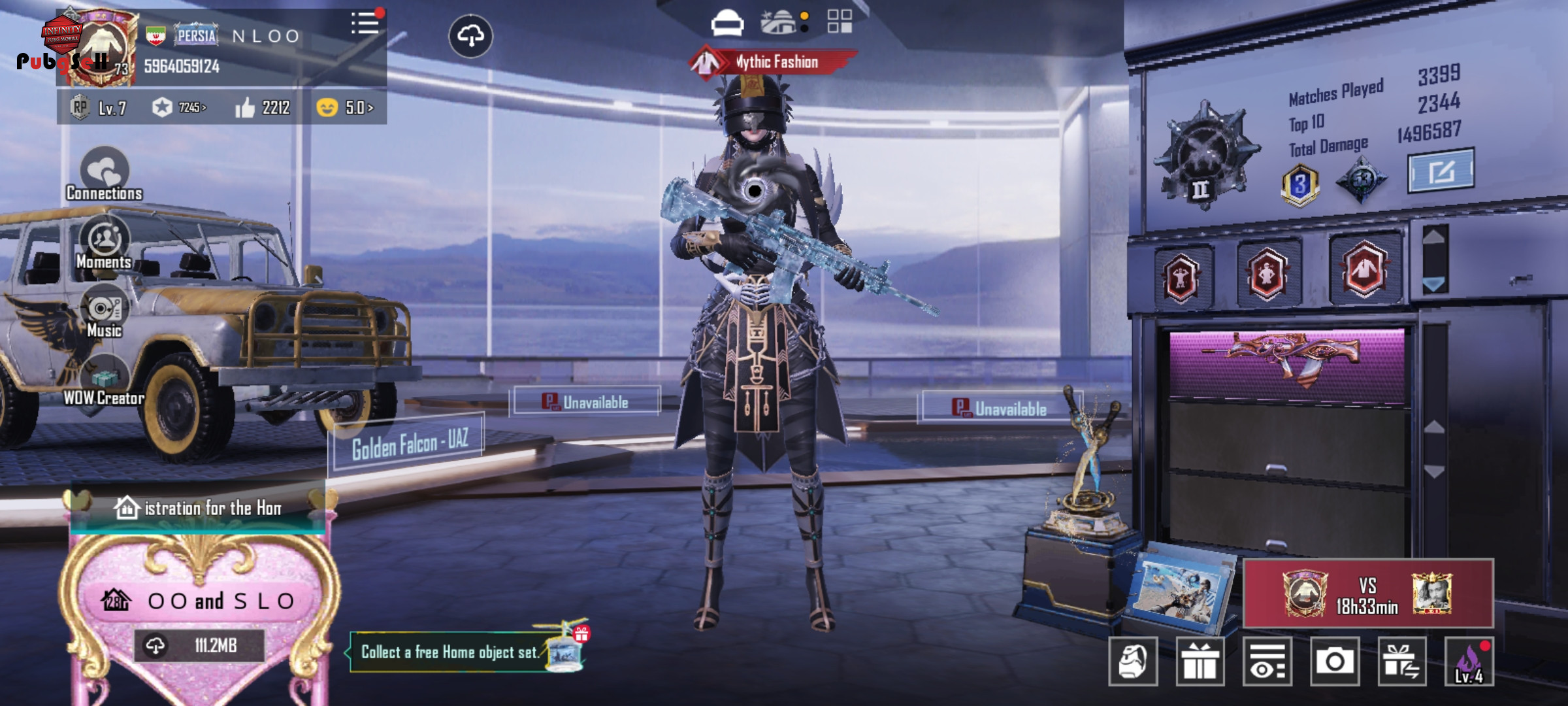Image resolution: width=1568 pixels, height=706 pixels.
Task: Give a like with the thumbs-up icon
Action: pos(245,108)
